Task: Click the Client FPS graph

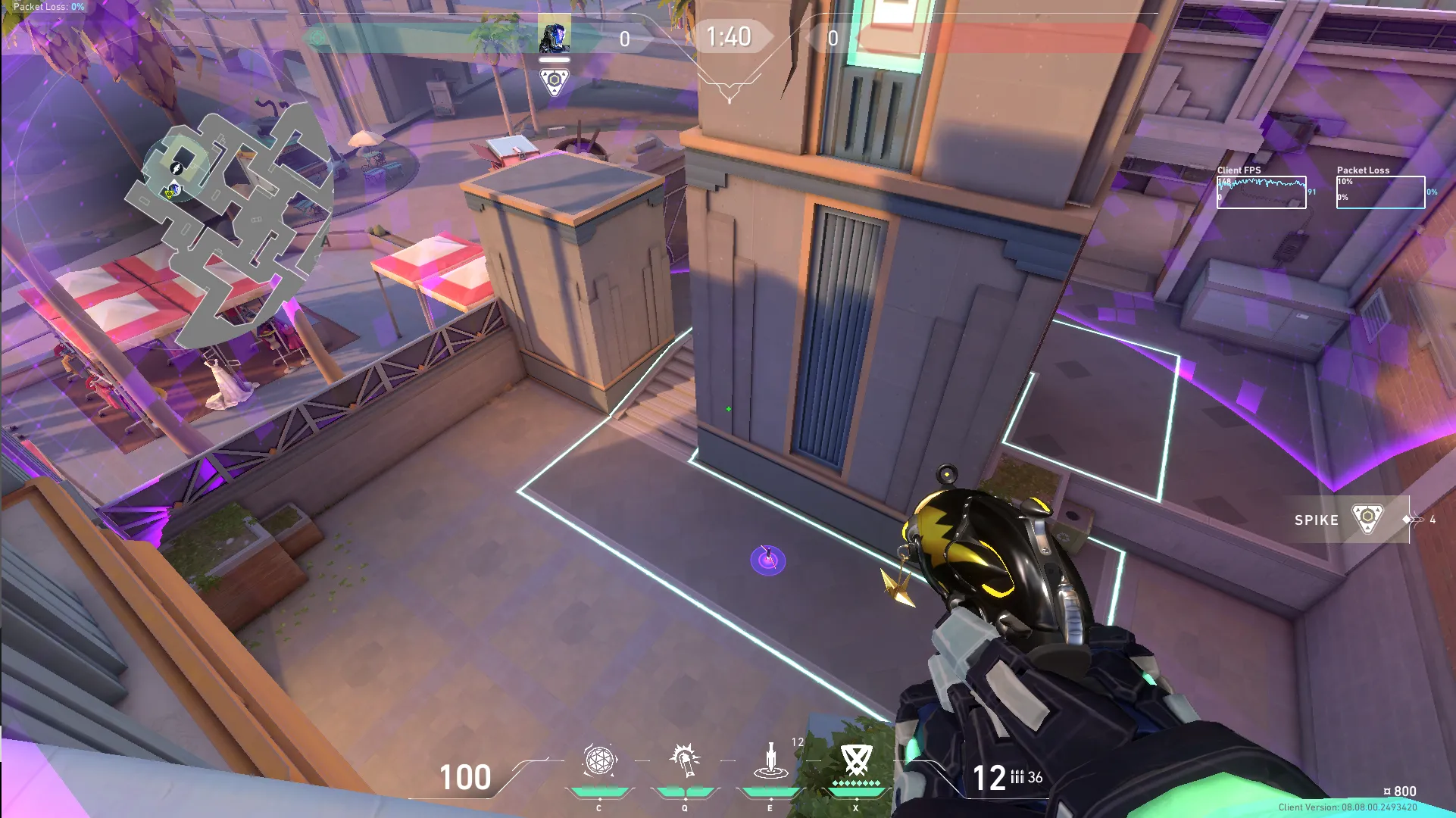Action: [x=1261, y=192]
